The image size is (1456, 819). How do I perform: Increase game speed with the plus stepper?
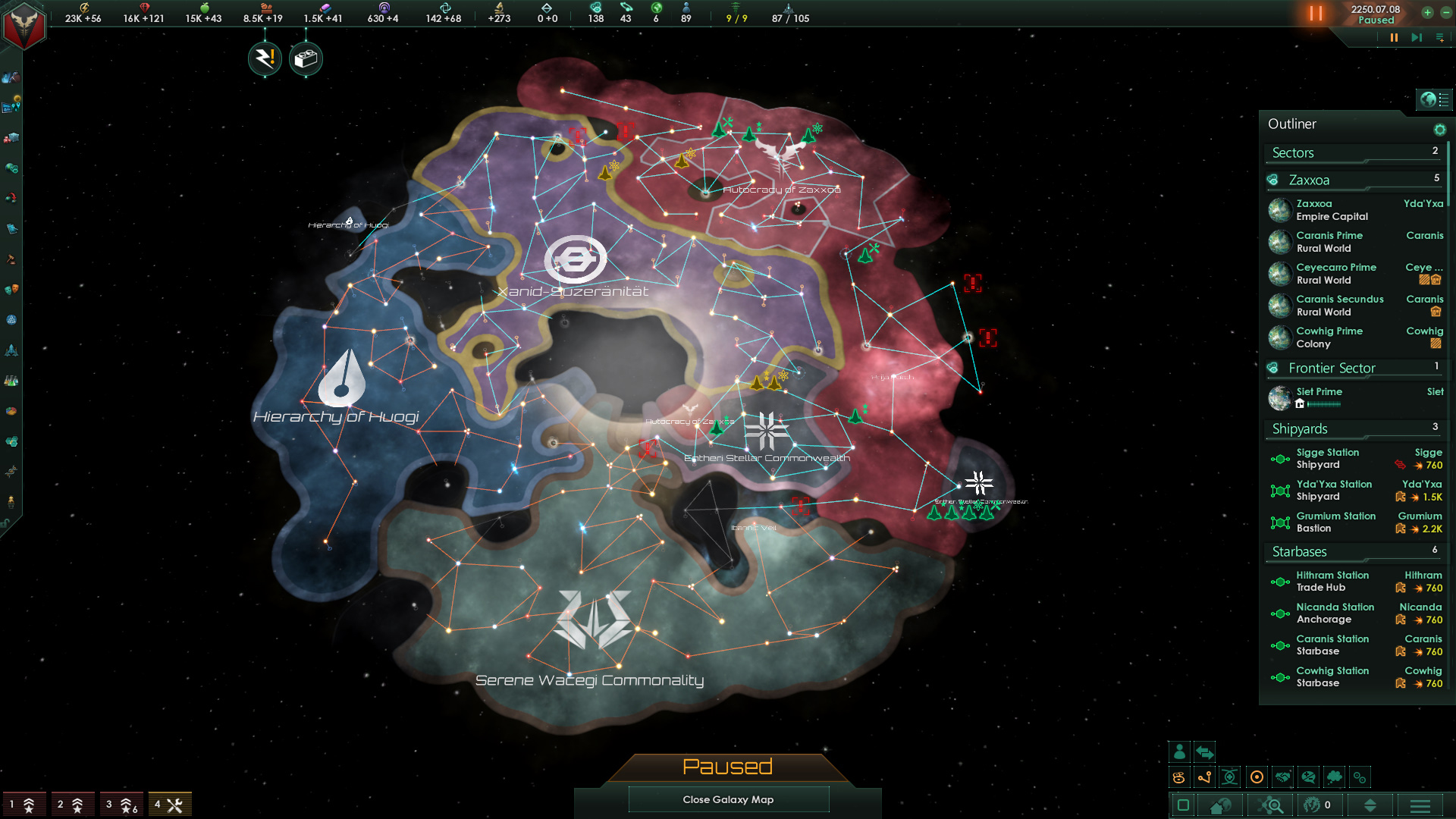click(x=1427, y=12)
